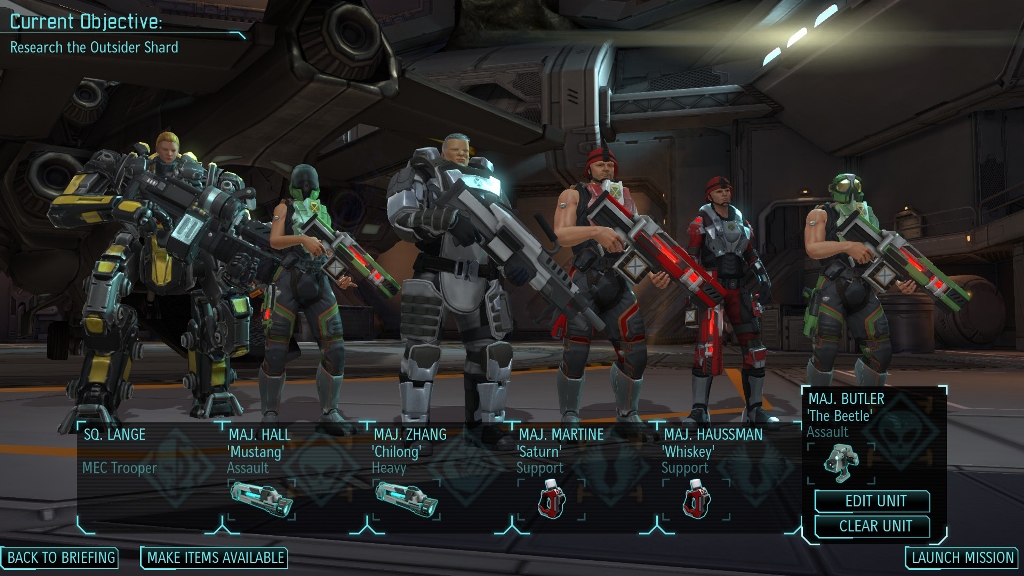Launch the mission
Screen dimensions: 1024x576
click(x=962, y=558)
